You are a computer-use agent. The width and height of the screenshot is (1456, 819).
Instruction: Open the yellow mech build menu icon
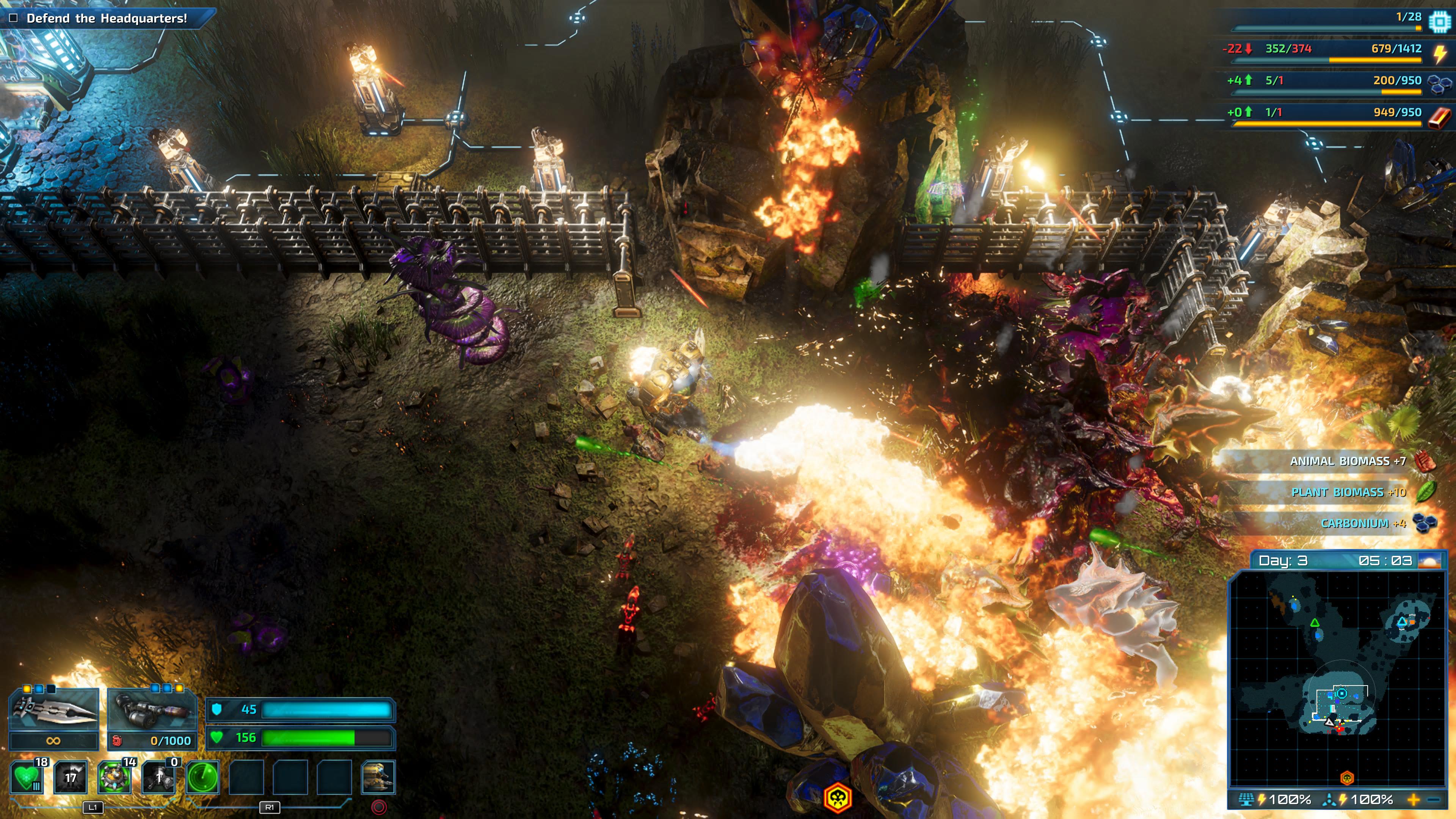pos(378,777)
